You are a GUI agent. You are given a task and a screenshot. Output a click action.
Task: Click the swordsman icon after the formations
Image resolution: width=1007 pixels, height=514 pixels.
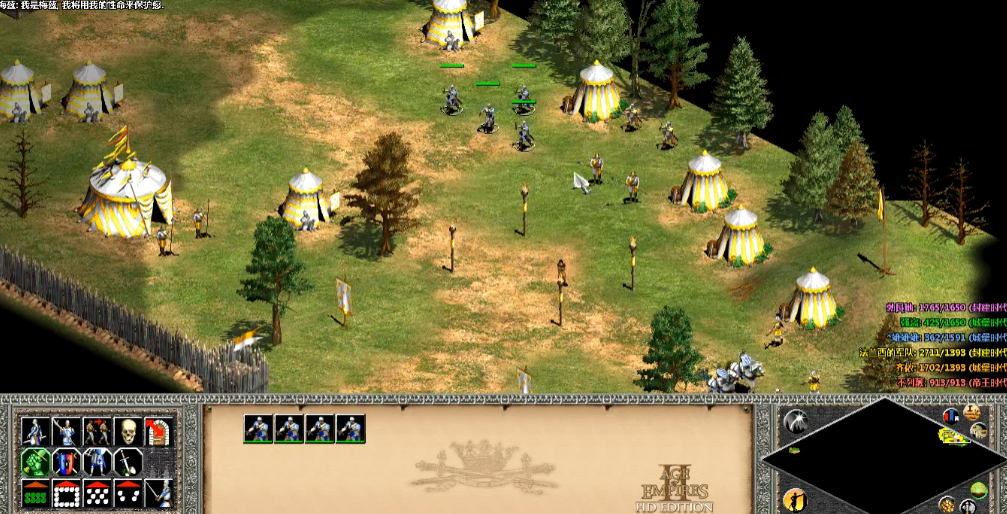158,493
